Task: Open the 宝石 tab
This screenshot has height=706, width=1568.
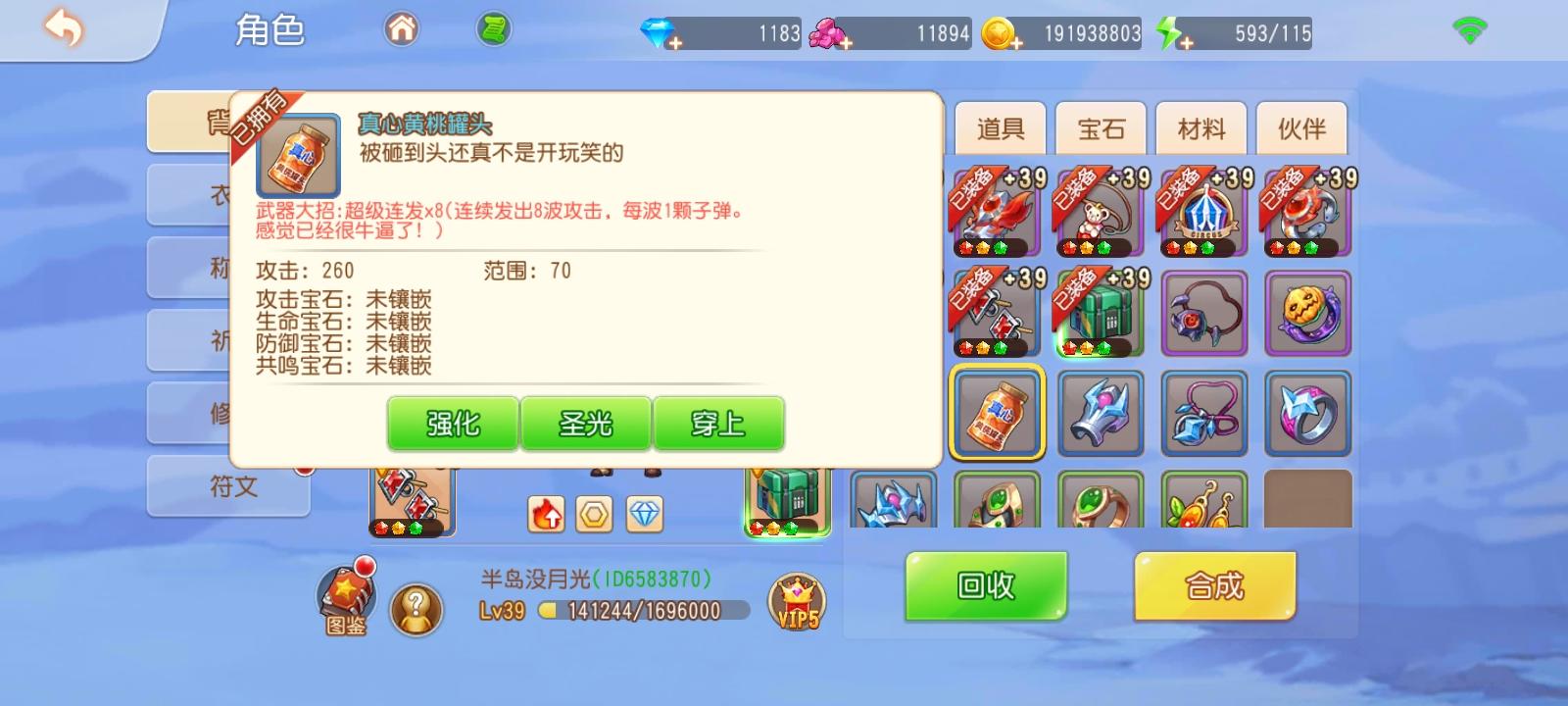Action: pyautogui.click(x=1099, y=128)
